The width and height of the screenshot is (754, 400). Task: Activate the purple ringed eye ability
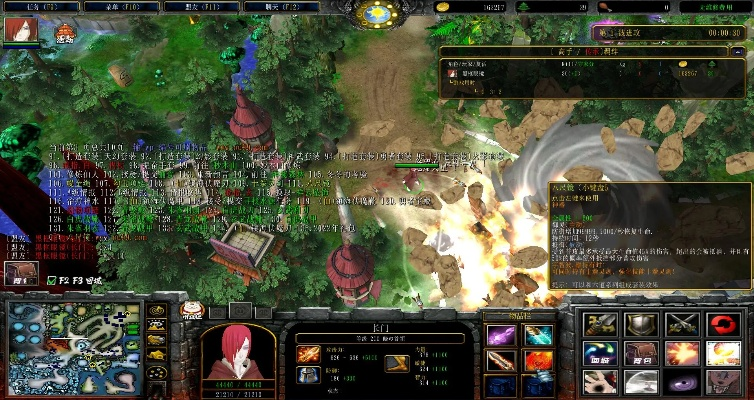pos(680,381)
